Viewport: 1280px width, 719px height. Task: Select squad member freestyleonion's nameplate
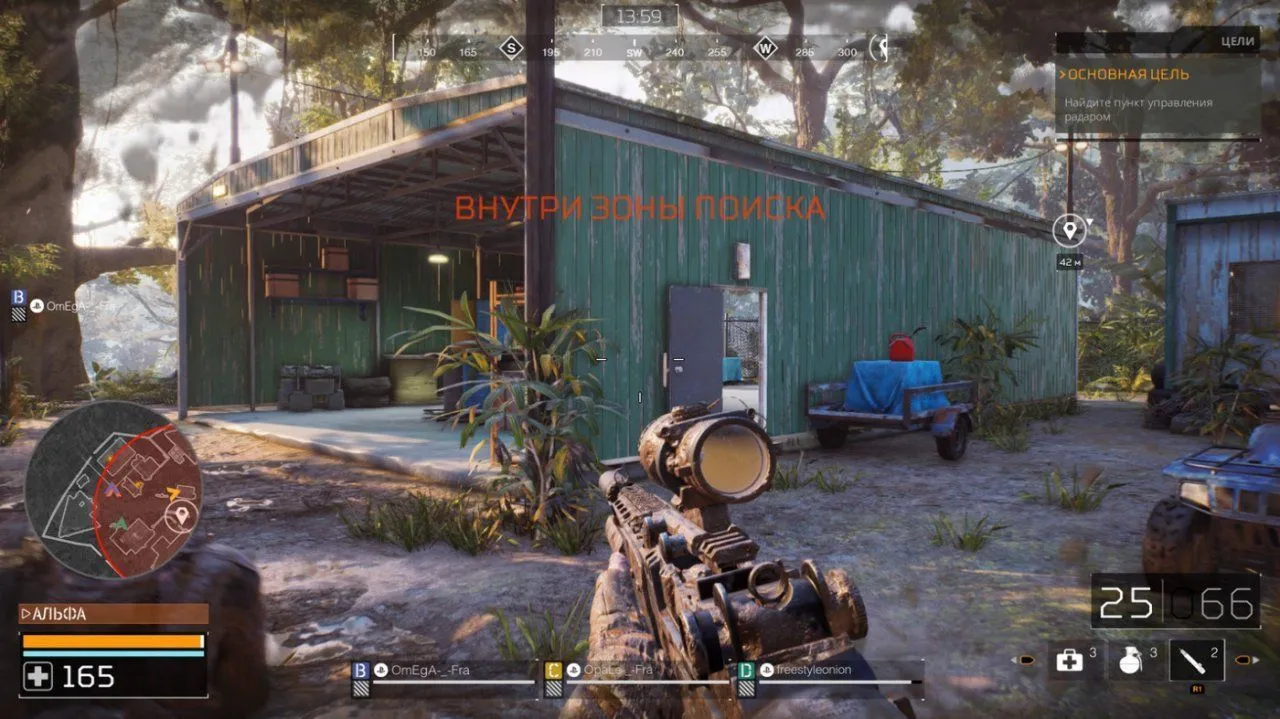(805, 670)
